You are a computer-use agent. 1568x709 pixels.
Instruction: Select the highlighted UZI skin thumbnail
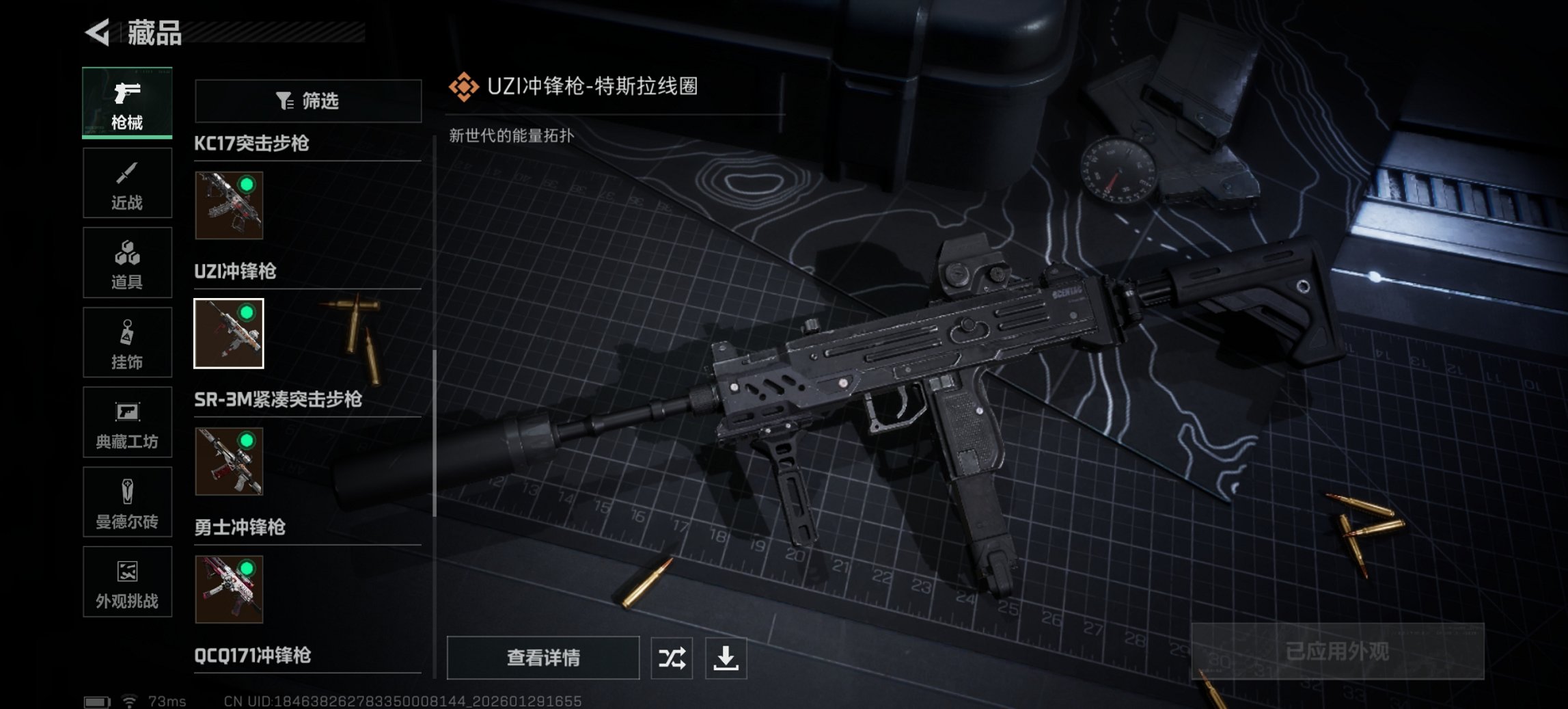point(228,333)
